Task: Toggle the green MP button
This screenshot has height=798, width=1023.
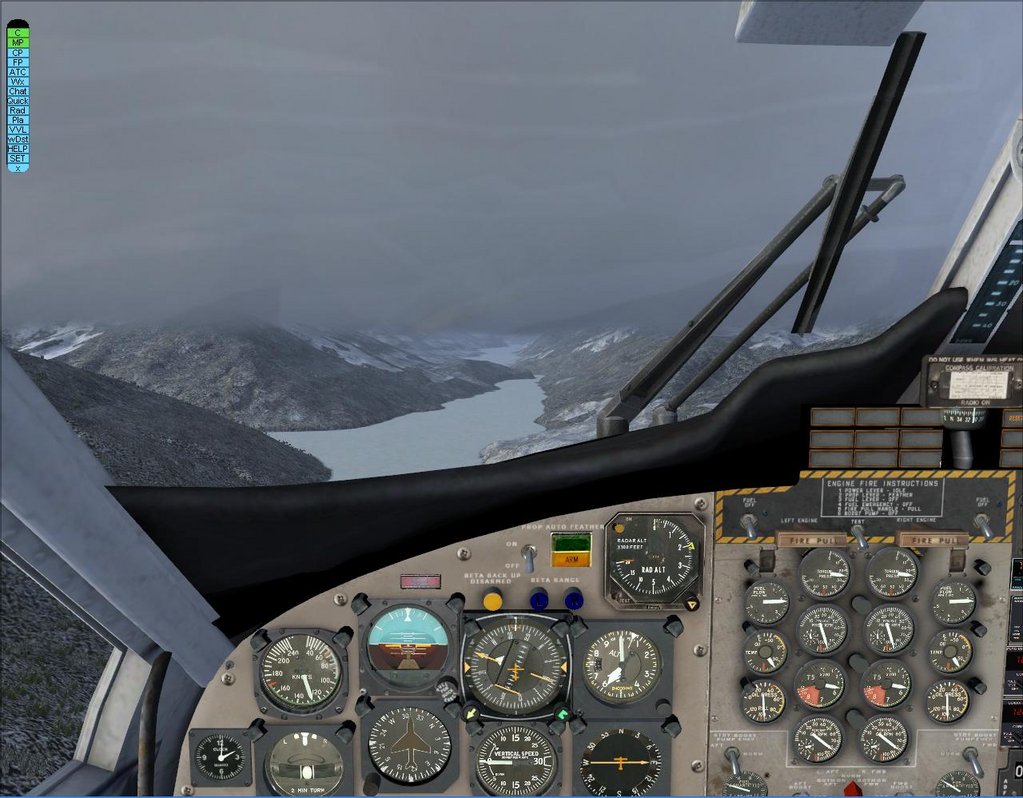Action: click(18, 43)
